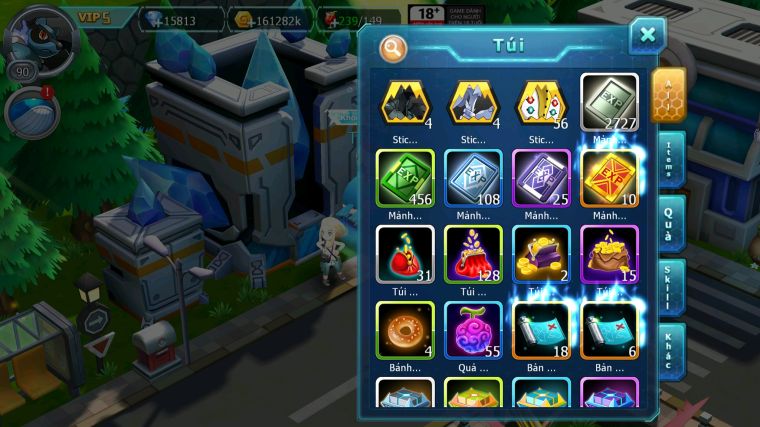Choose the sticker item with count 36

tap(541, 104)
